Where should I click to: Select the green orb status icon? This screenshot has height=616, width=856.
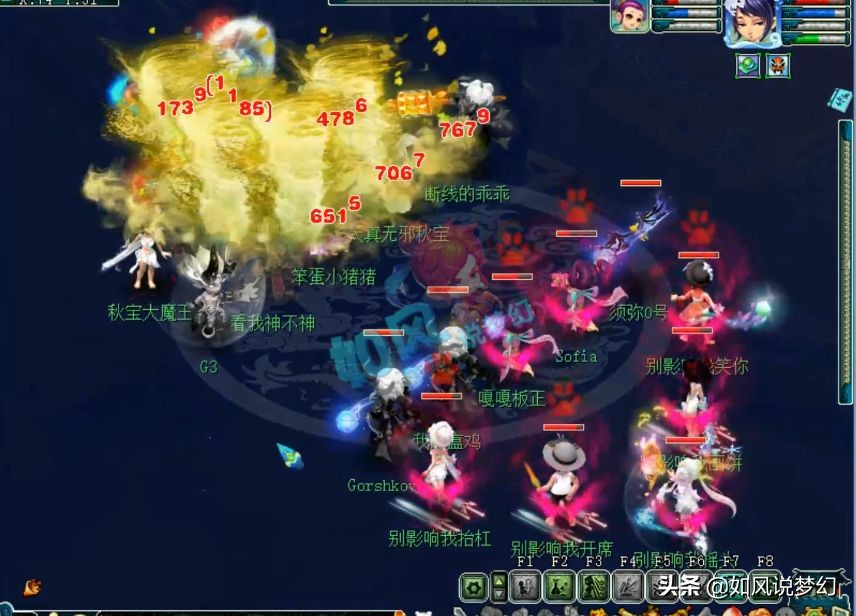(747, 66)
